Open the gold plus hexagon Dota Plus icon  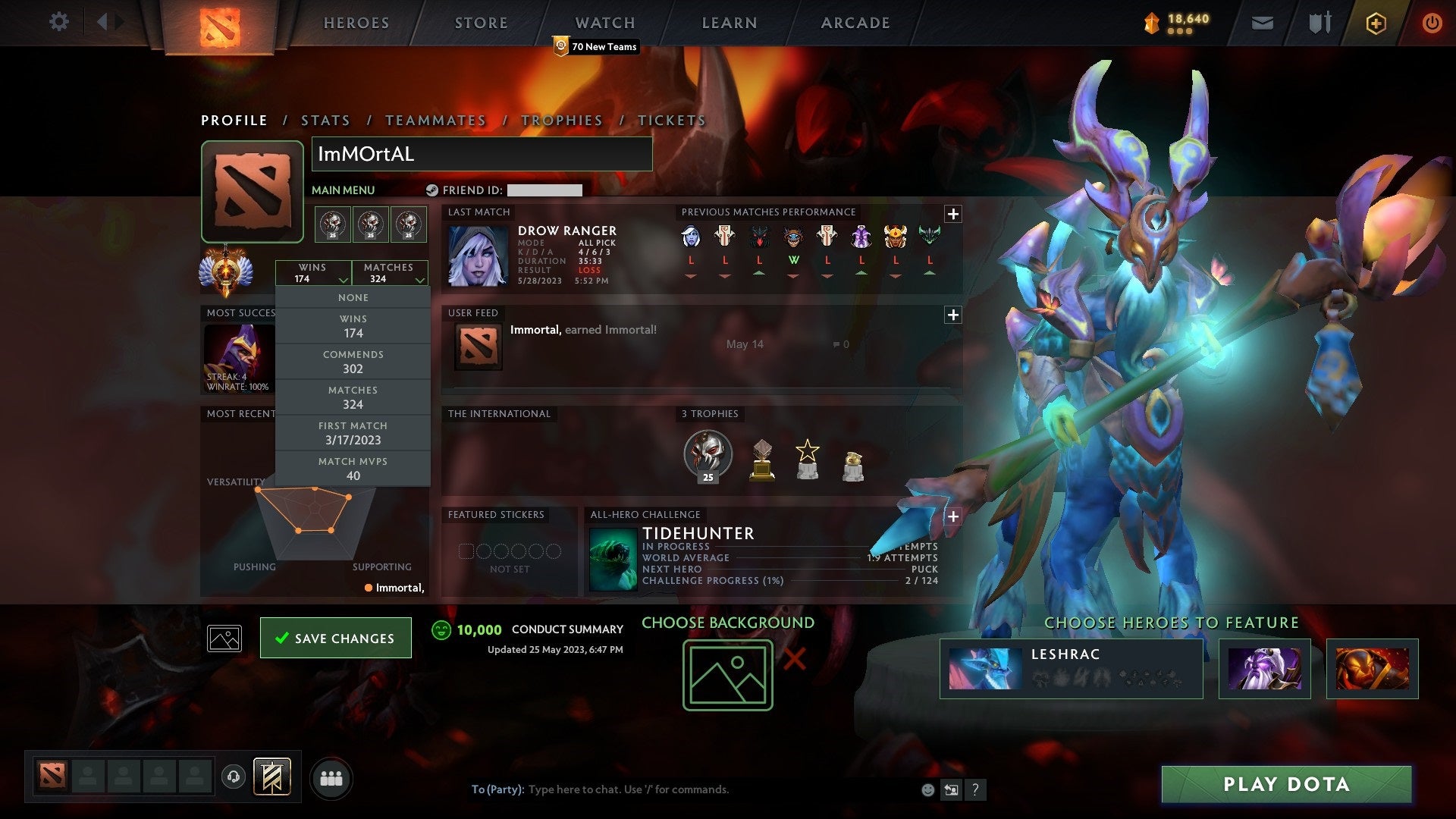pyautogui.click(x=1375, y=23)
